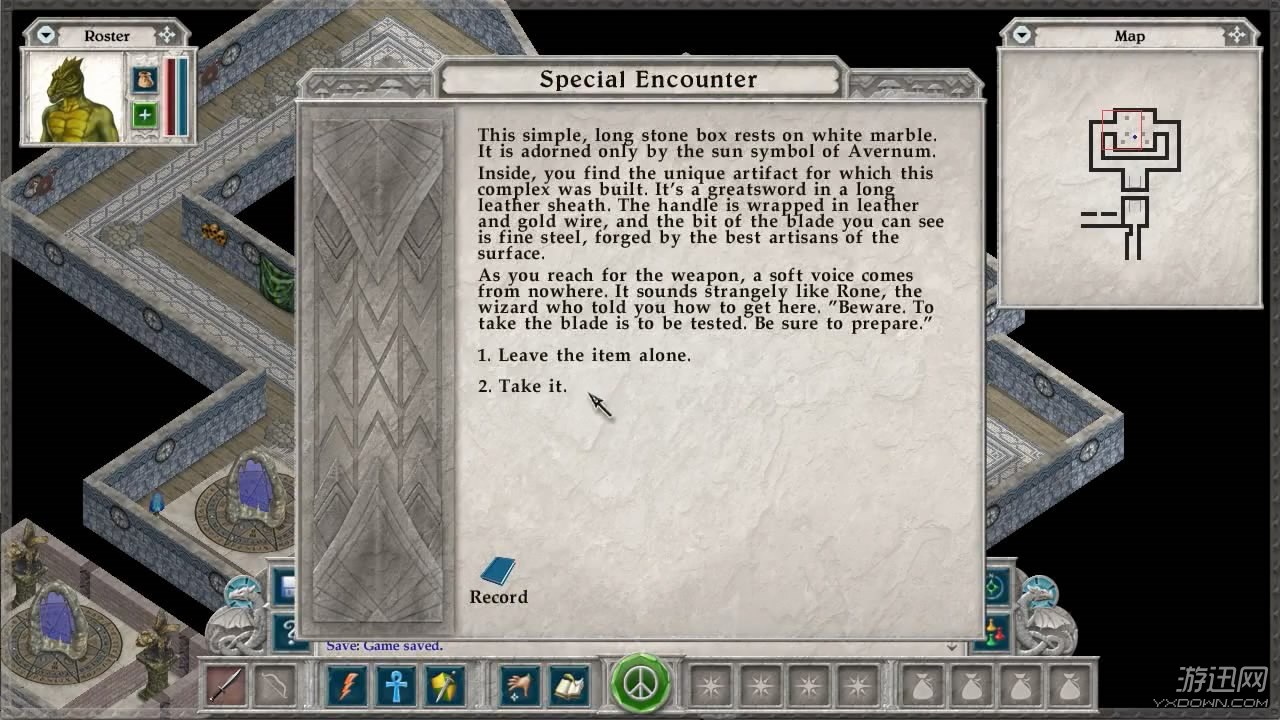Open the lightning bolt mage spells
The image size is (1280, 720).
348,686
